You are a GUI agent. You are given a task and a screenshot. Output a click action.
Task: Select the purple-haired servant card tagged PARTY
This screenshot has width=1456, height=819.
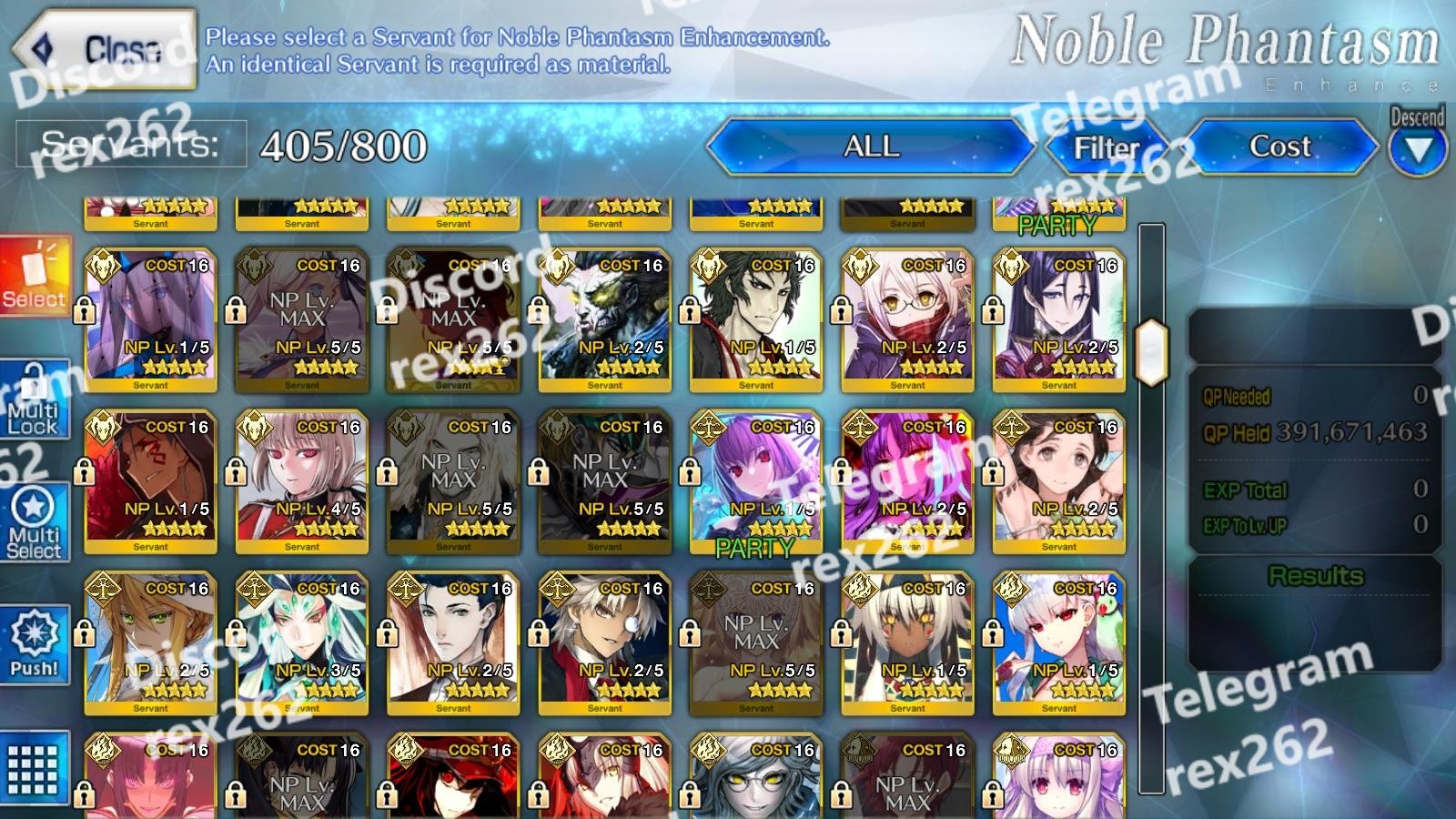(x=755, y=480)
